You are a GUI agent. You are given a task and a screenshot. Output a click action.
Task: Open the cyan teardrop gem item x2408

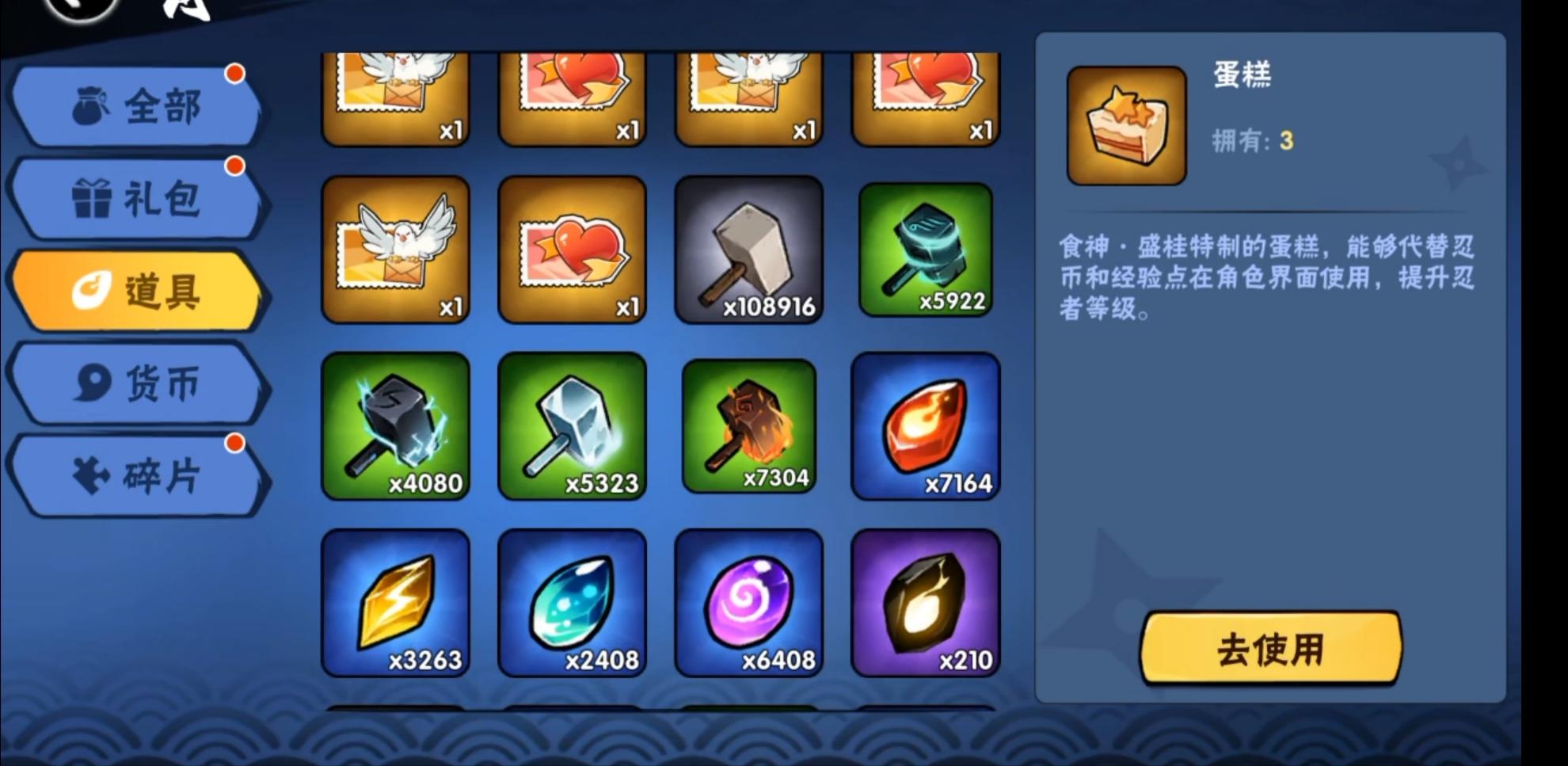click(573, 602)
